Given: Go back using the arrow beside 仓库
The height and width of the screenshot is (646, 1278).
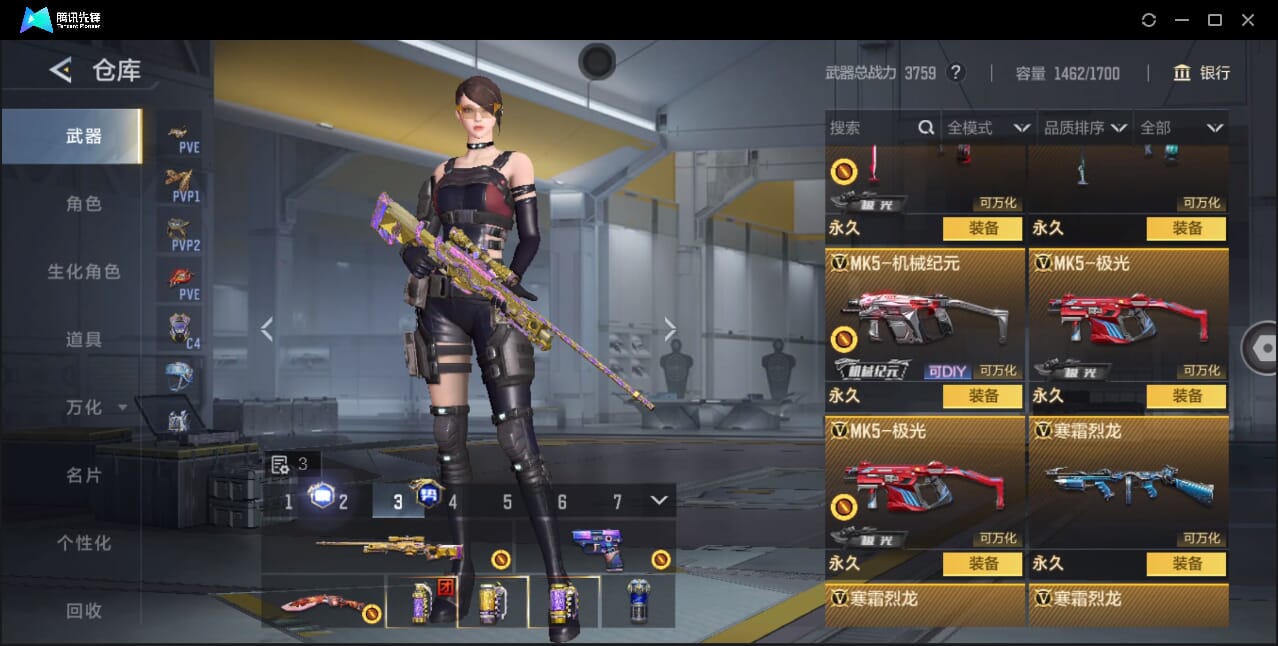Looking at the screenshot, I should [x=61, y=70].
